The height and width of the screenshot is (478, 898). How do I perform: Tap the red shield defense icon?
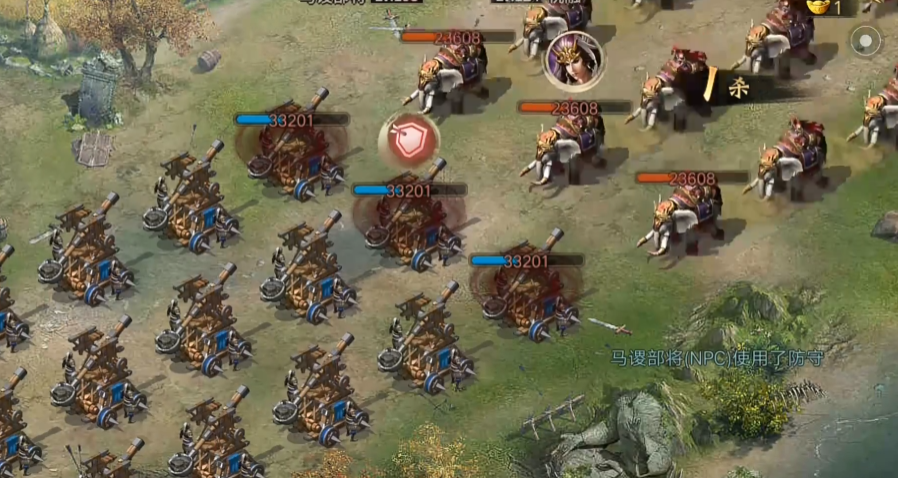click(408, 141)
